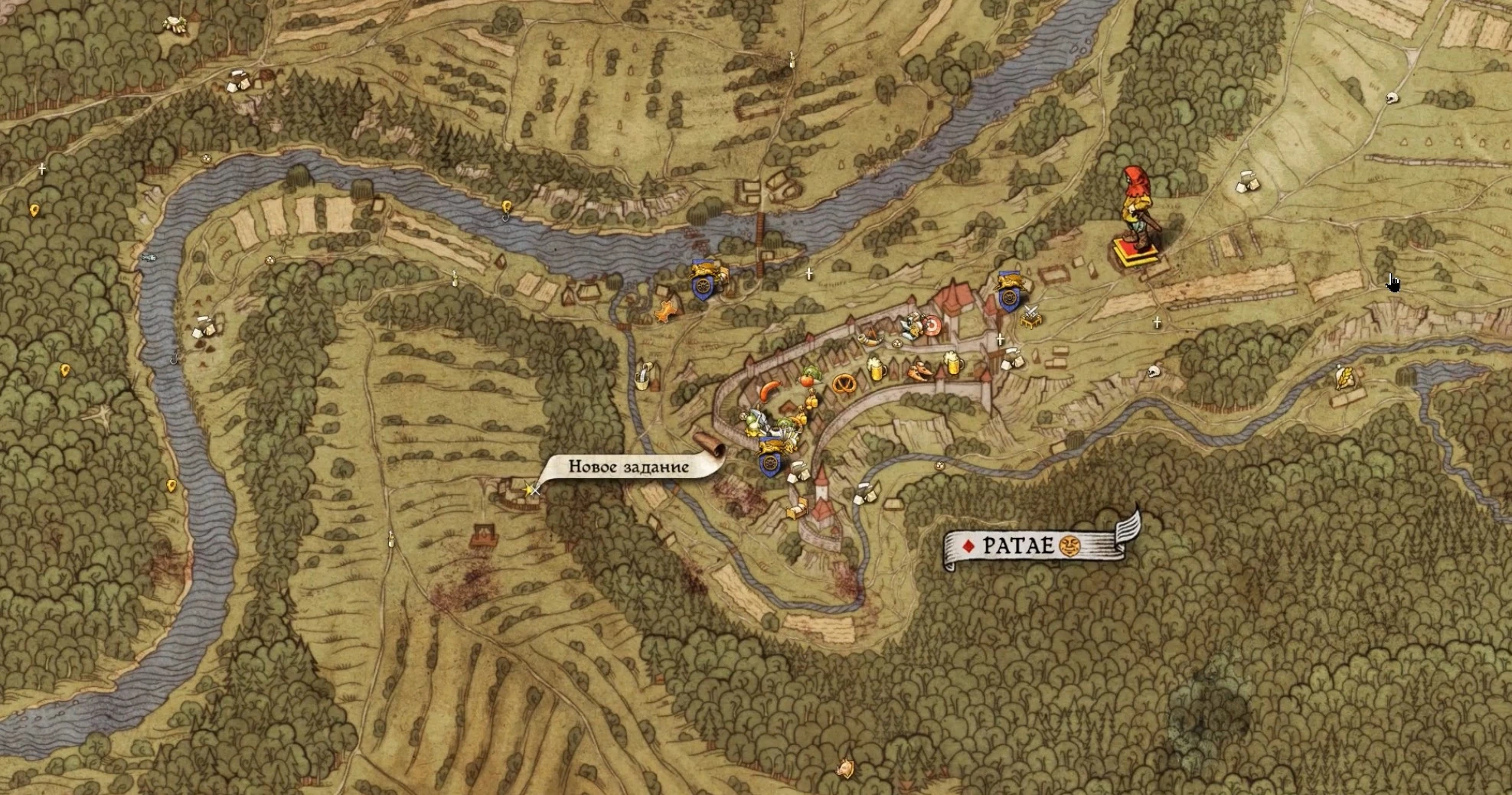Select the skull marker near the top-right road
The width and height of the screenshot is (1512, 795).
[1391, 98]
